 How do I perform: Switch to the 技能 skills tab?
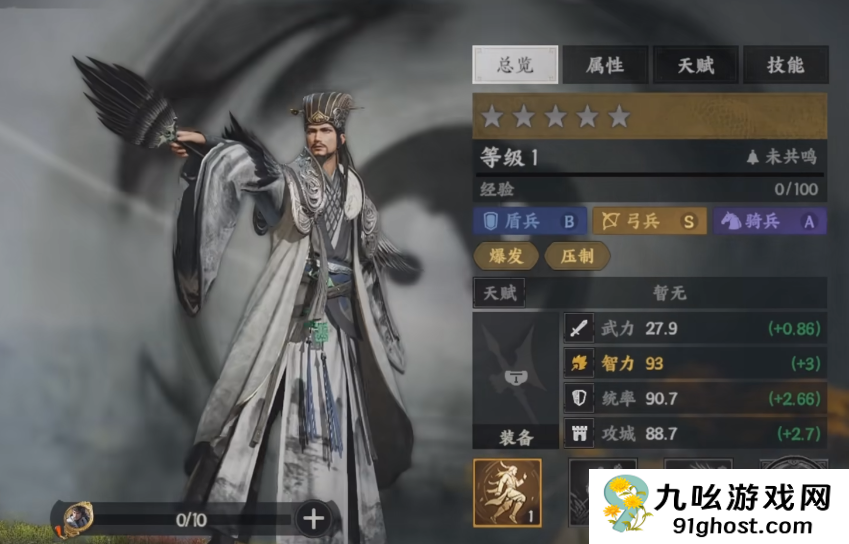(x=785, y=65)
